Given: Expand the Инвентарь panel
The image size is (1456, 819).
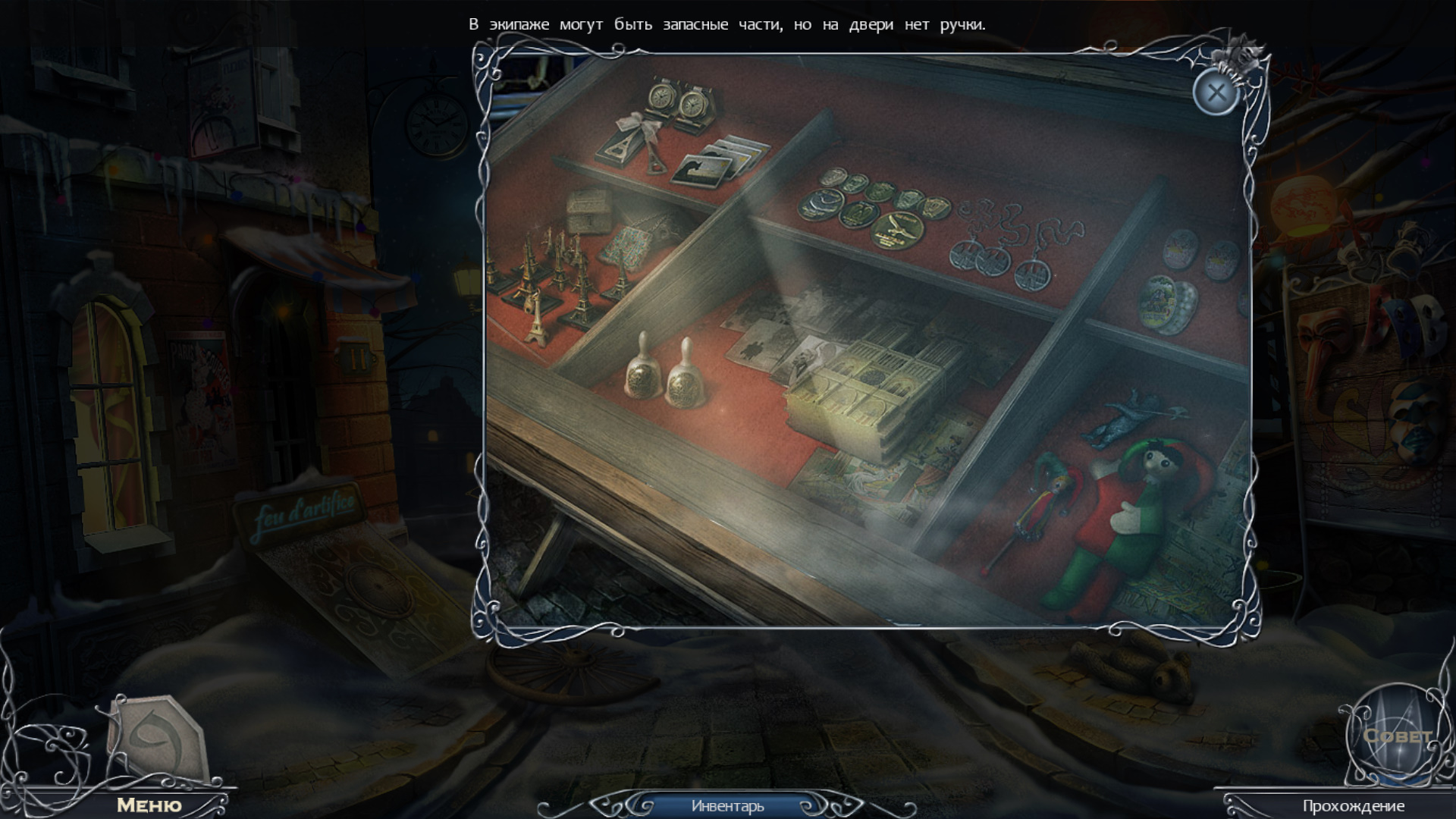Looking at the screenshot, I should 727,806.
